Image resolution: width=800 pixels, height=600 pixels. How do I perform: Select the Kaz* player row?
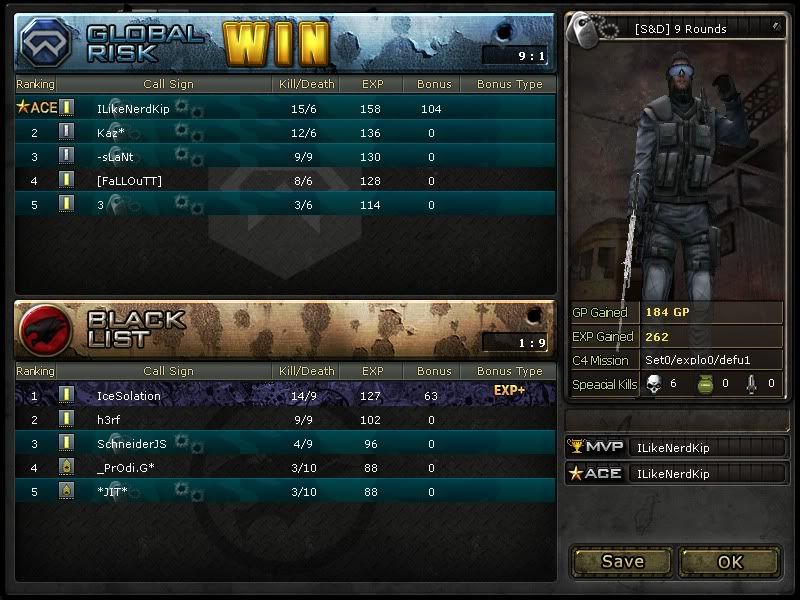[x=285, y=132]
